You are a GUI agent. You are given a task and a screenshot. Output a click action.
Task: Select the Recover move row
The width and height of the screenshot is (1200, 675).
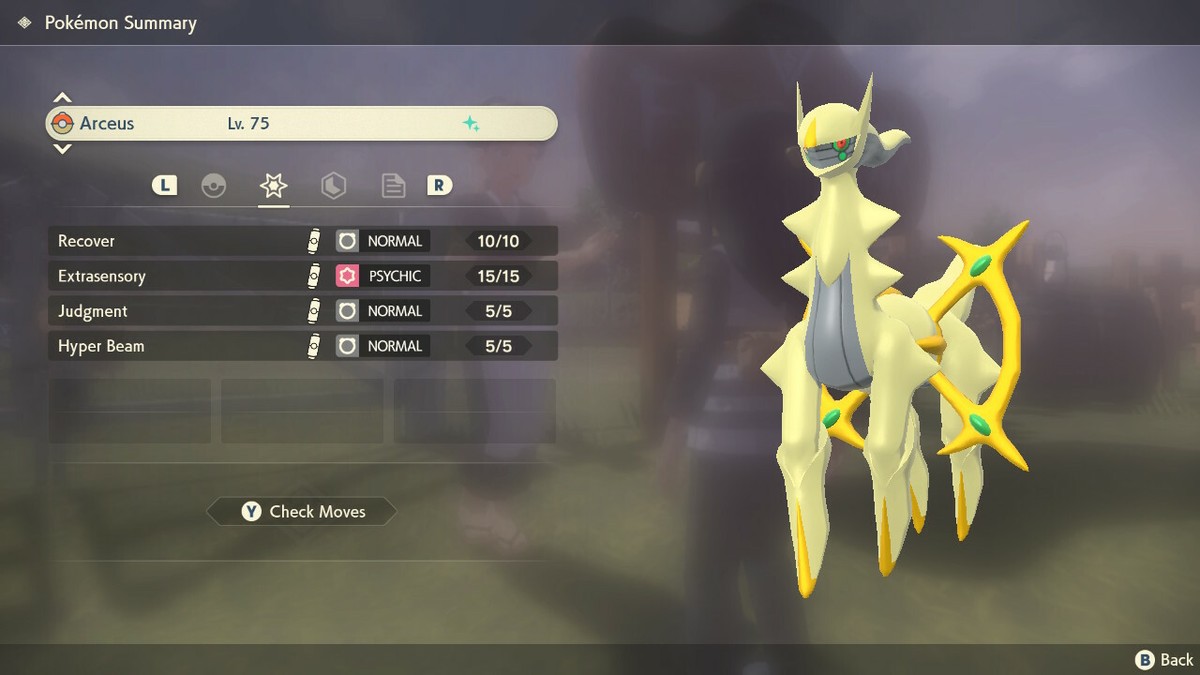[302, 241]
